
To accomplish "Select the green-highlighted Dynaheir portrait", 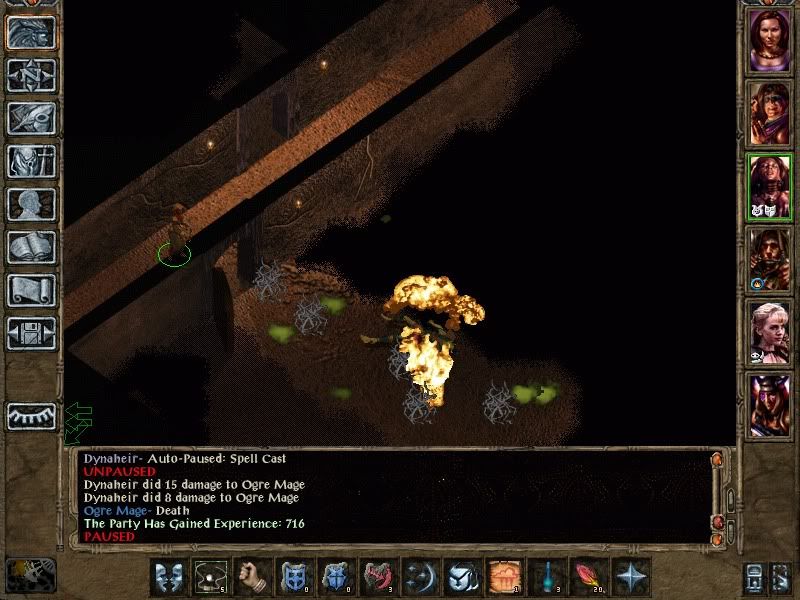I will (769, 188).
